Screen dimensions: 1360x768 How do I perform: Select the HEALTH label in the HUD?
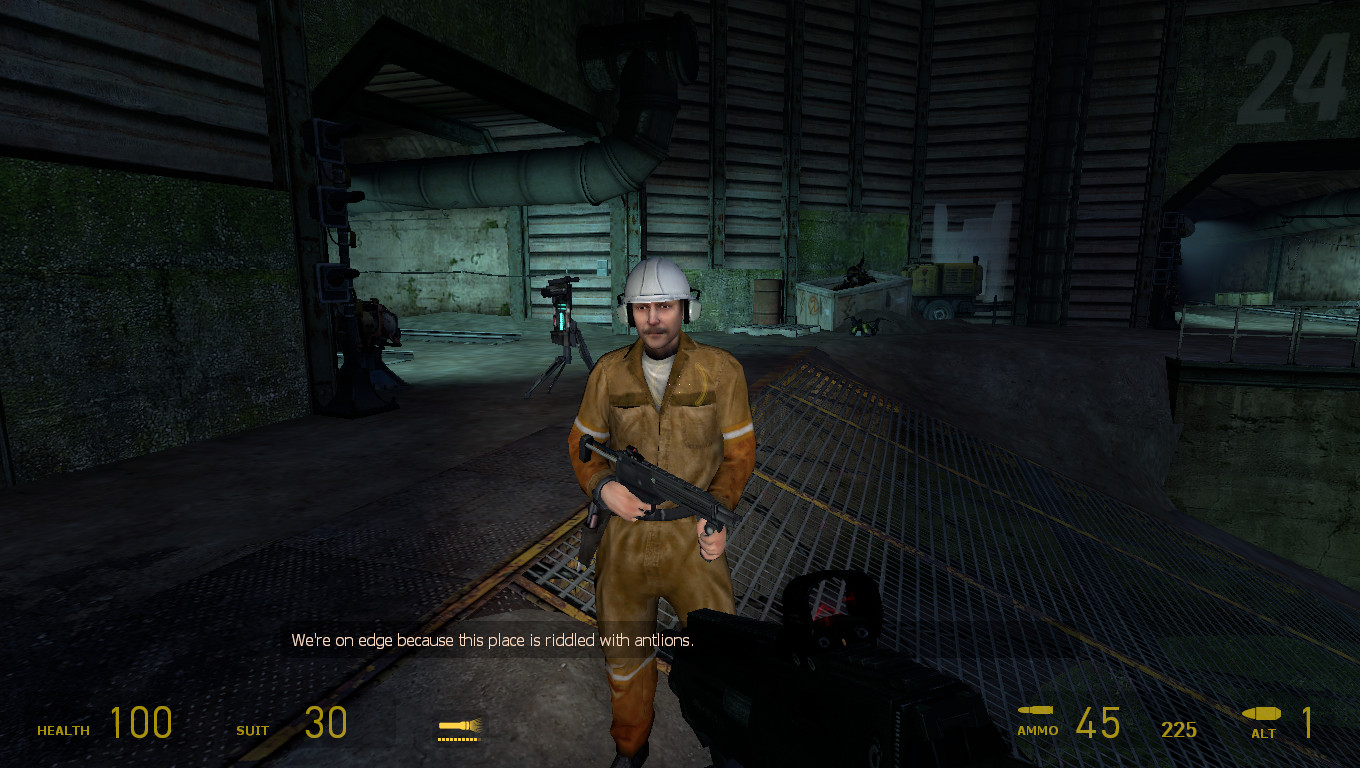coord(62,731)
